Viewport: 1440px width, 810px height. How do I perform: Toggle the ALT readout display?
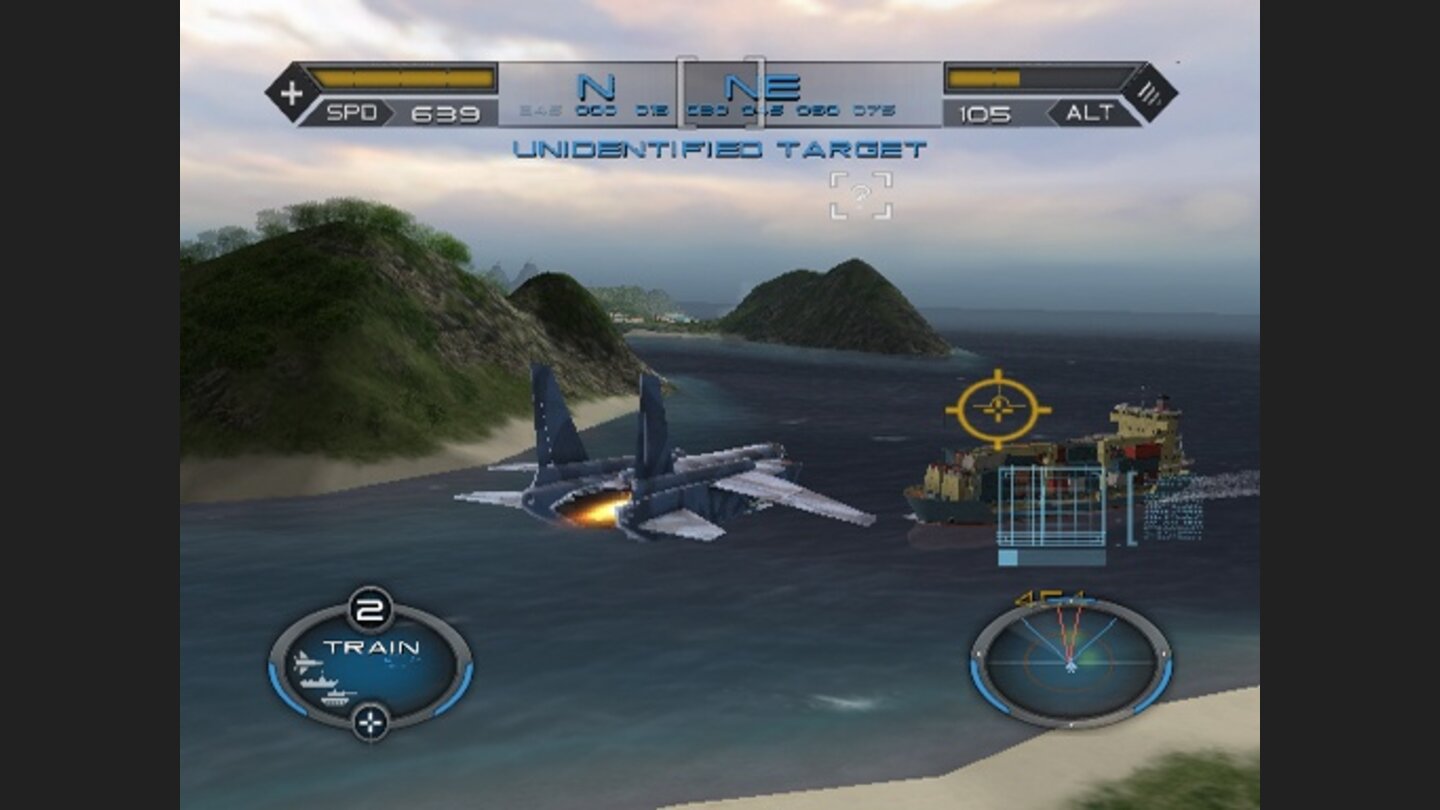(1092, 112)
